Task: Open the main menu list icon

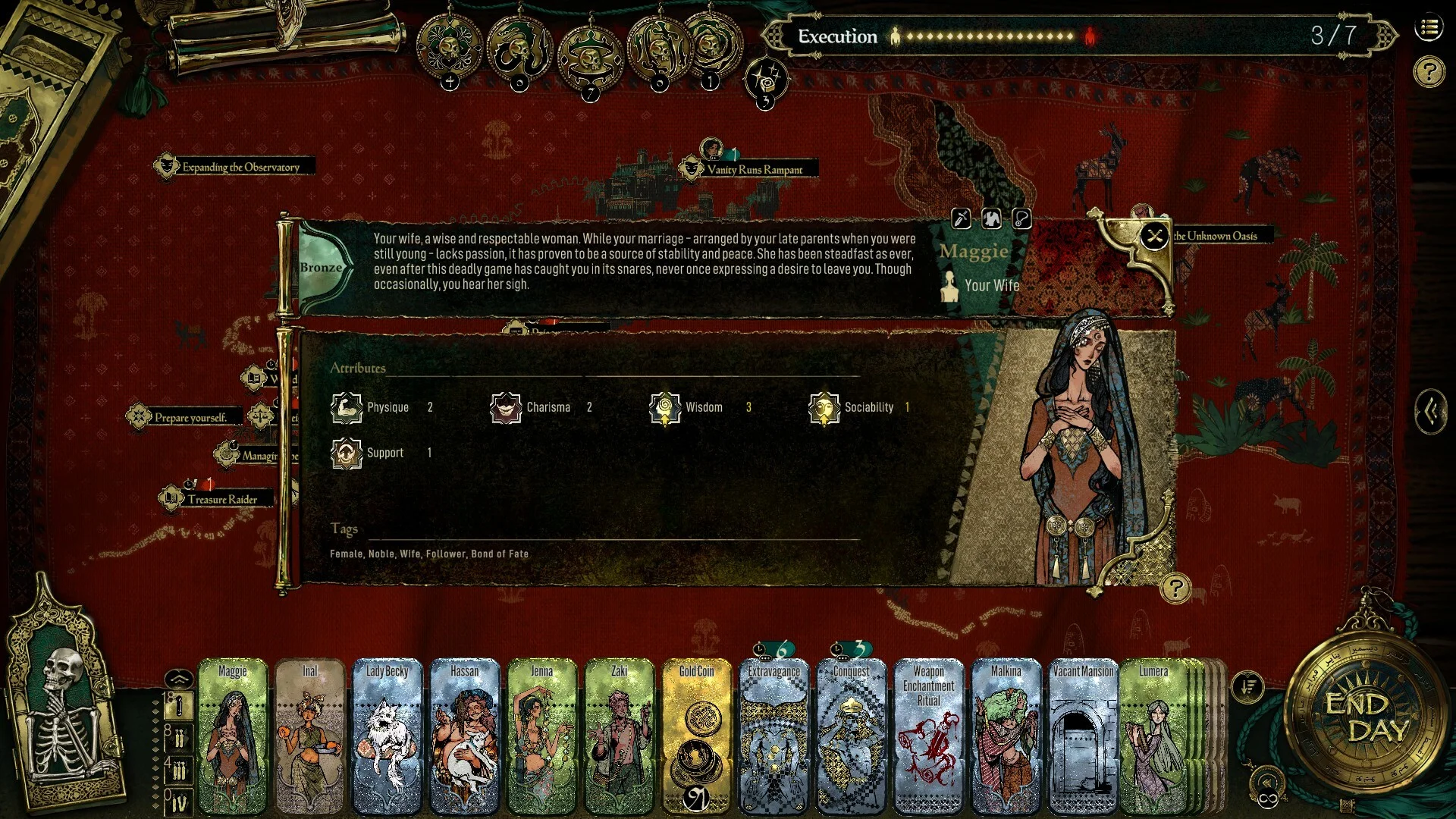Action: pos(1429,29)
